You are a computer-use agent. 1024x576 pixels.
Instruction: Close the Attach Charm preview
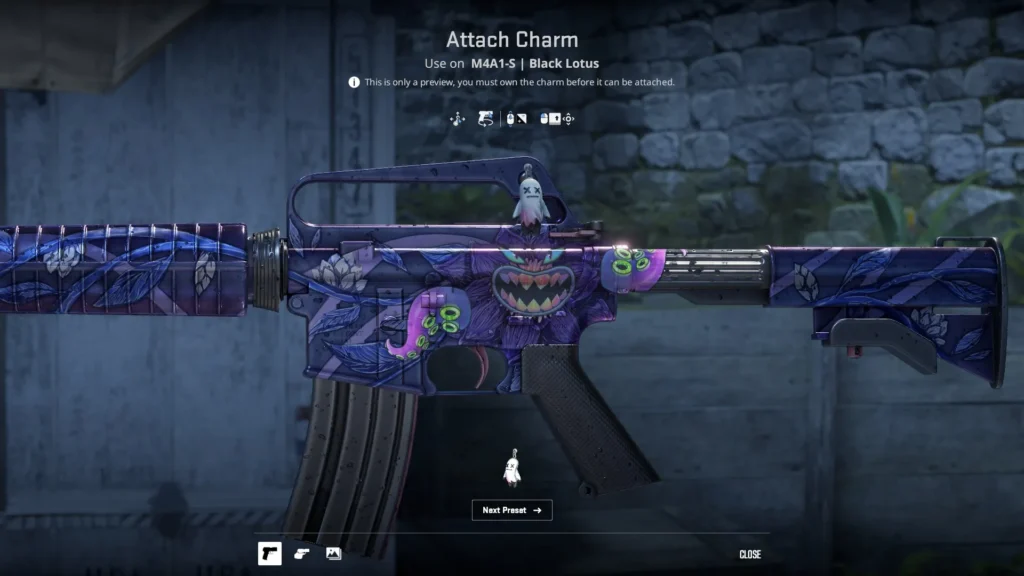750,554
